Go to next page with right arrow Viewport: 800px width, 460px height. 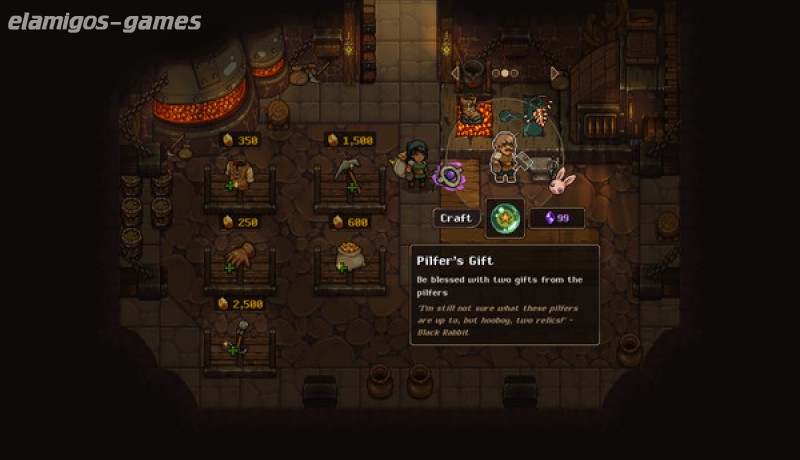point(555,73)
